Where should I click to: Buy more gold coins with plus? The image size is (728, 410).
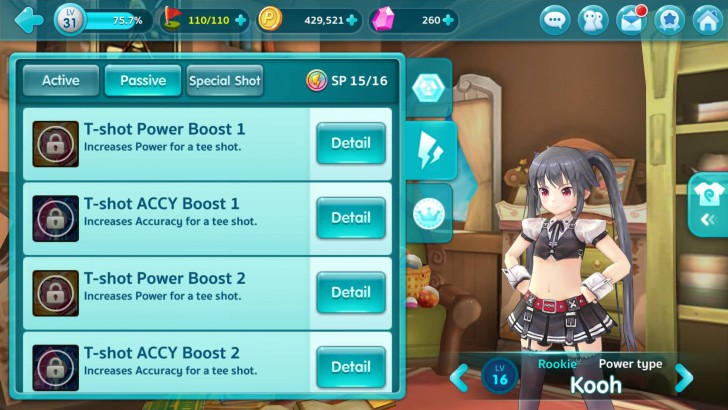pos(352,20)
